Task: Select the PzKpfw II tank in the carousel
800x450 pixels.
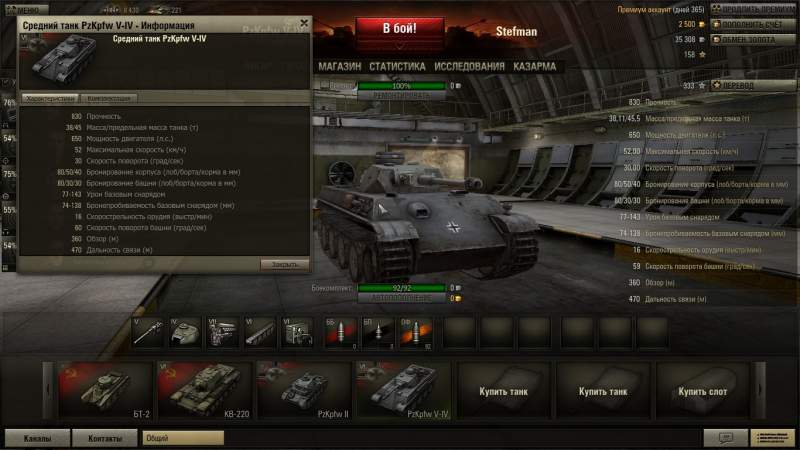Action: point(303,389)
